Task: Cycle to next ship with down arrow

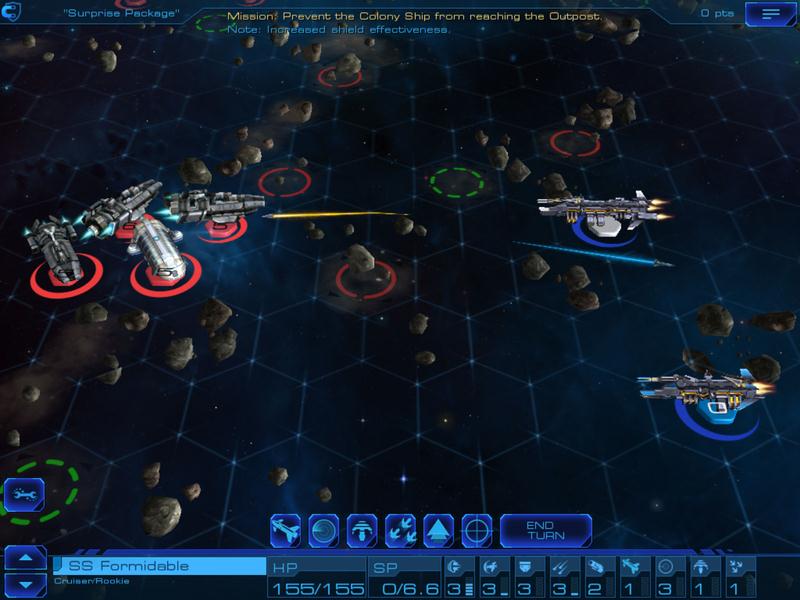Action: click(x=25, y=583)
